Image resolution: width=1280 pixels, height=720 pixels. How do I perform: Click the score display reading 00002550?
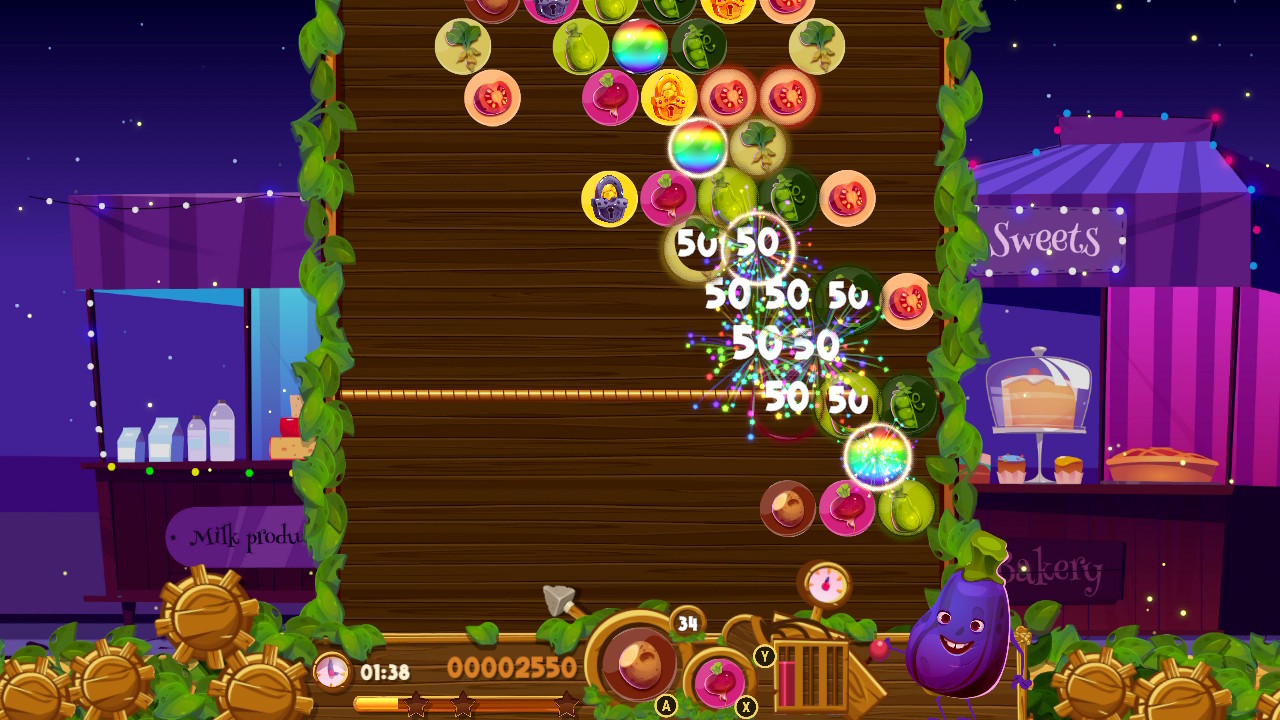click(512, 667)
